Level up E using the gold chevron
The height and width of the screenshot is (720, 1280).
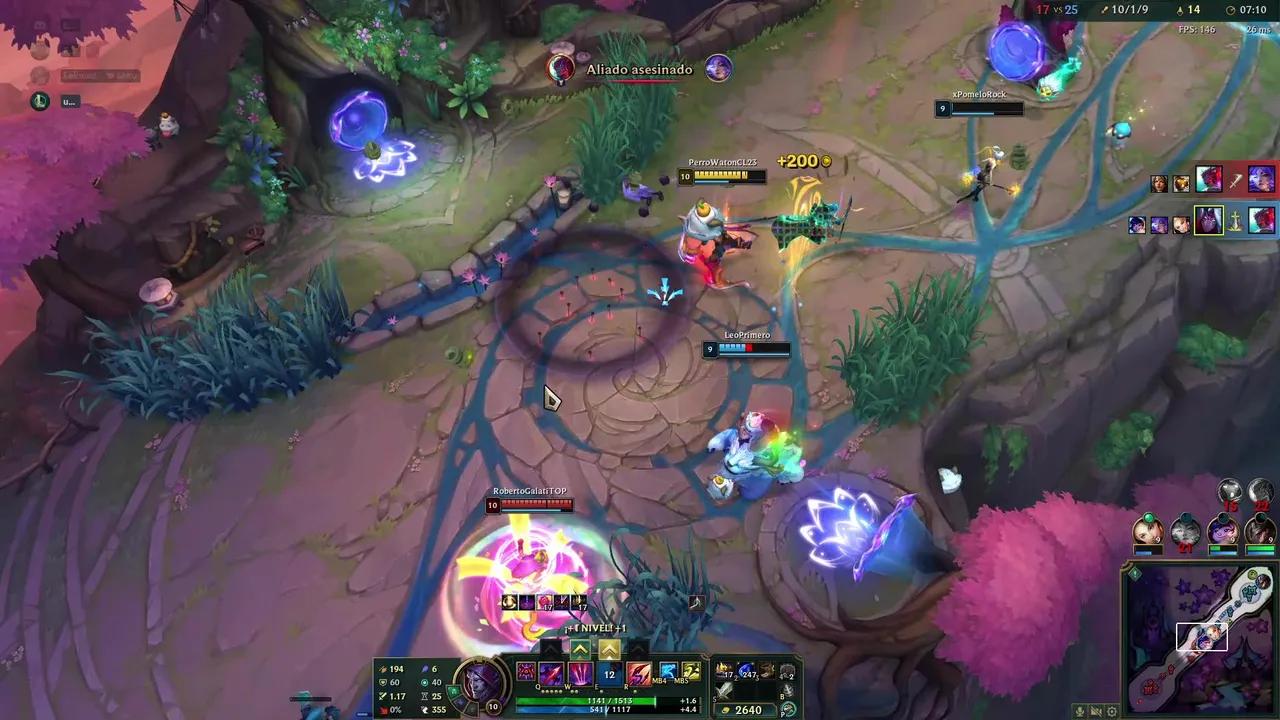pyautogui.click(x=608, y=648)
